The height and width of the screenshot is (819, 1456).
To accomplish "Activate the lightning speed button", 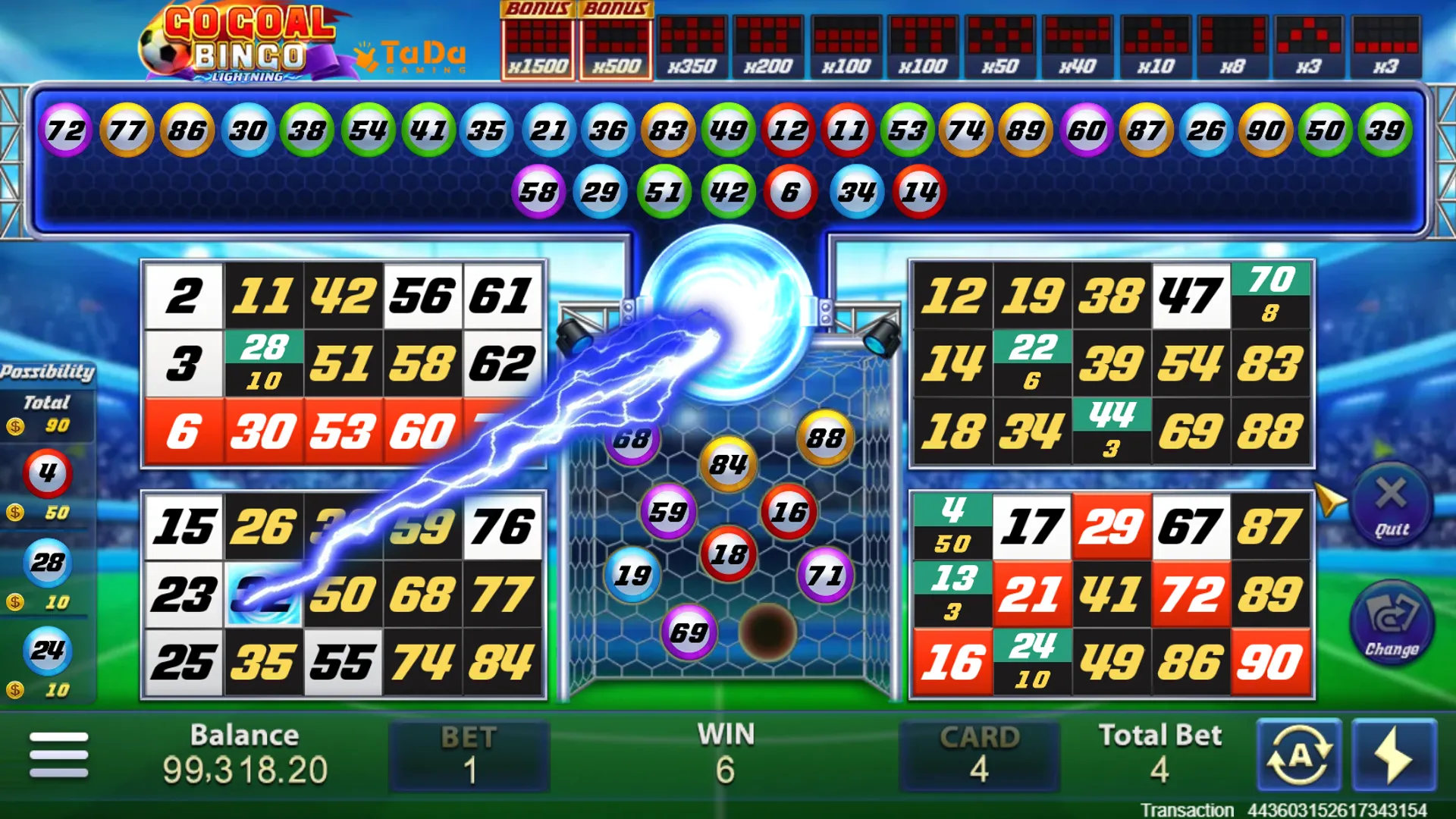I will coord(1394,755).
